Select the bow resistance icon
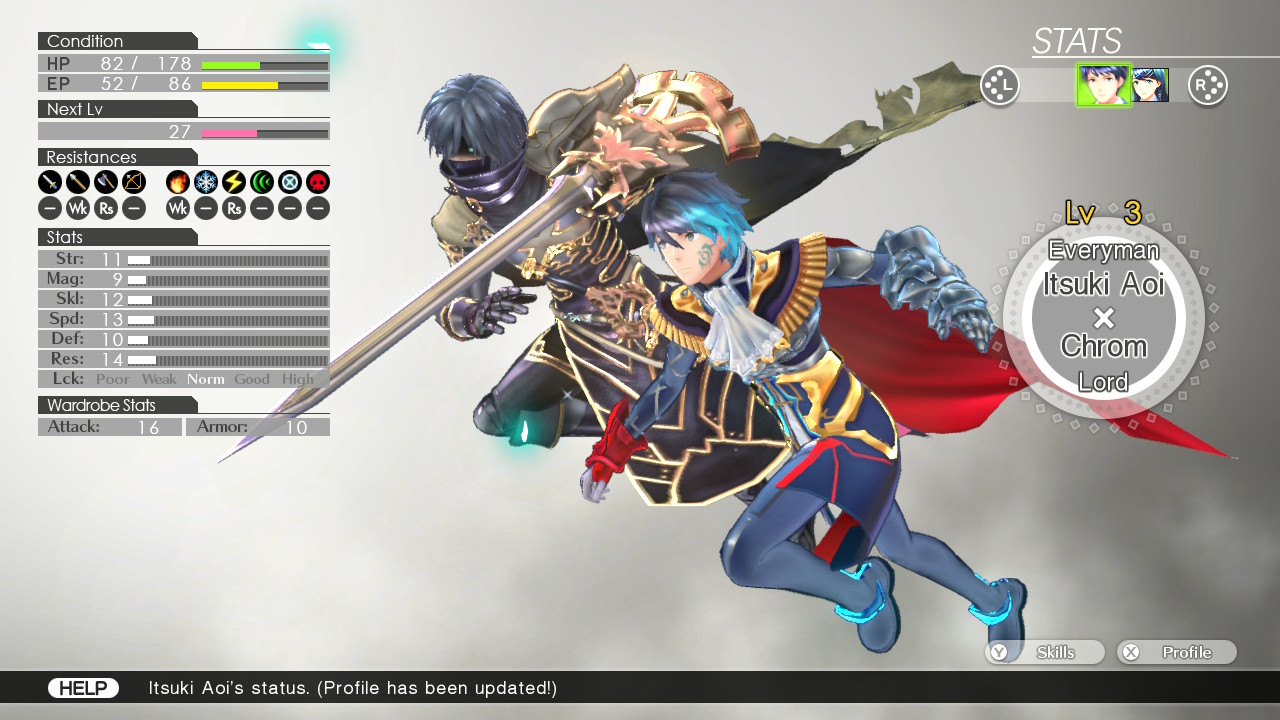 pyautogui.click(x=134, y=182)
